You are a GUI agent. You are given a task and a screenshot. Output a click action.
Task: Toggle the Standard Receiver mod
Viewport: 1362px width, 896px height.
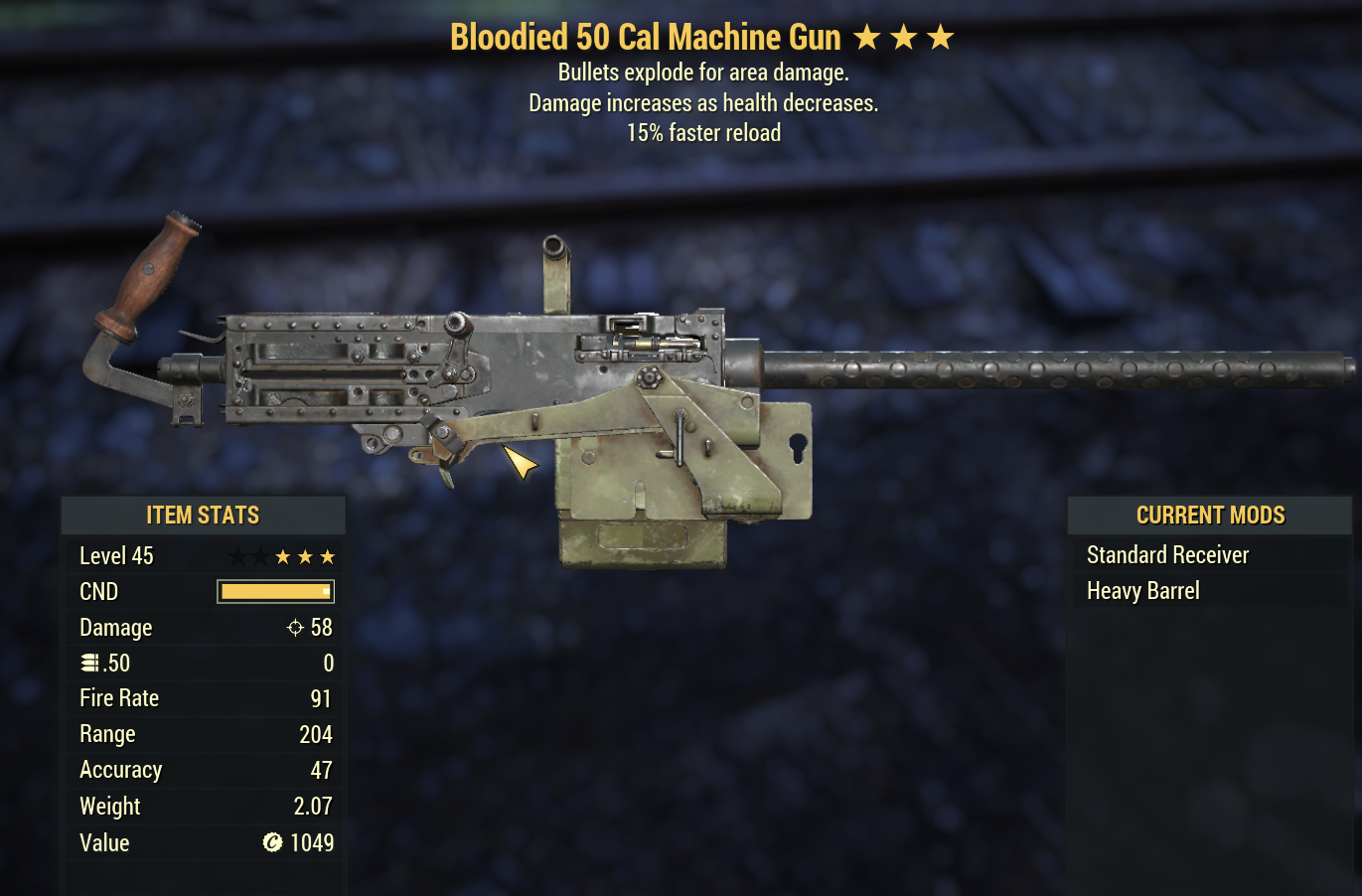click(x=1167, y=554)
